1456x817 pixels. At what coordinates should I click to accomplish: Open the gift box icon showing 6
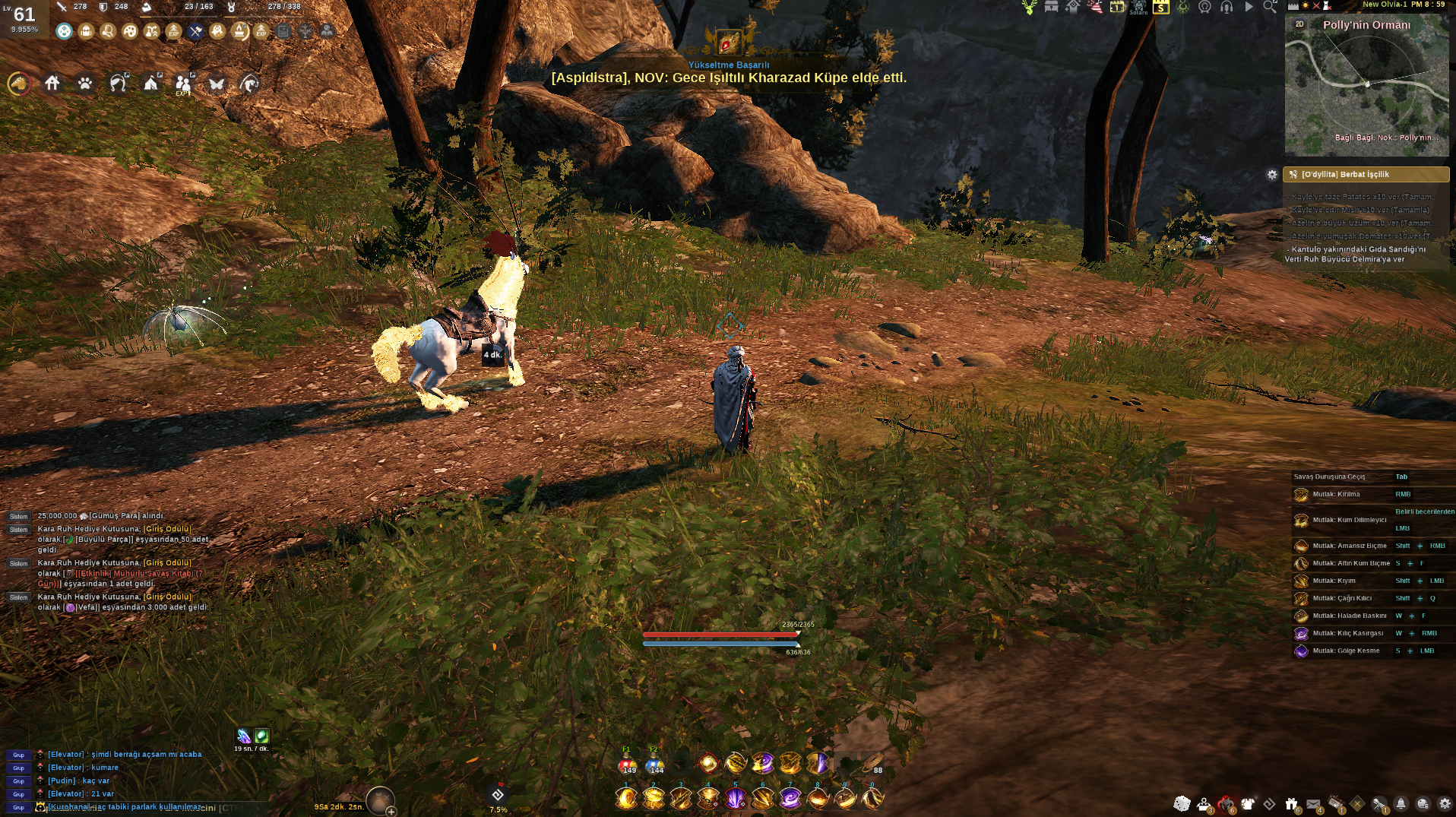click(1291, 803)
